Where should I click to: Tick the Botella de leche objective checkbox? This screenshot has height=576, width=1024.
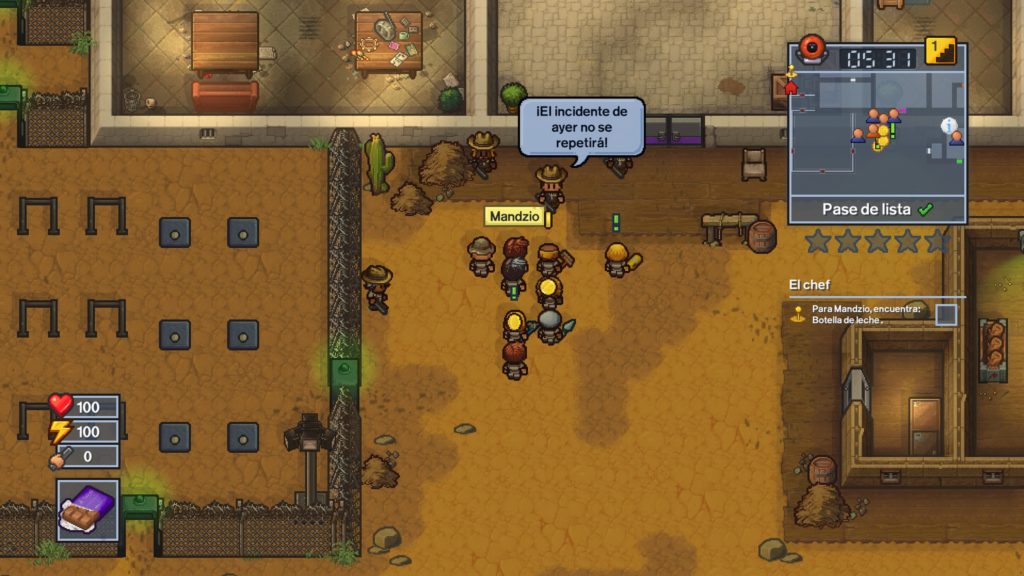(x=945, y=315)
